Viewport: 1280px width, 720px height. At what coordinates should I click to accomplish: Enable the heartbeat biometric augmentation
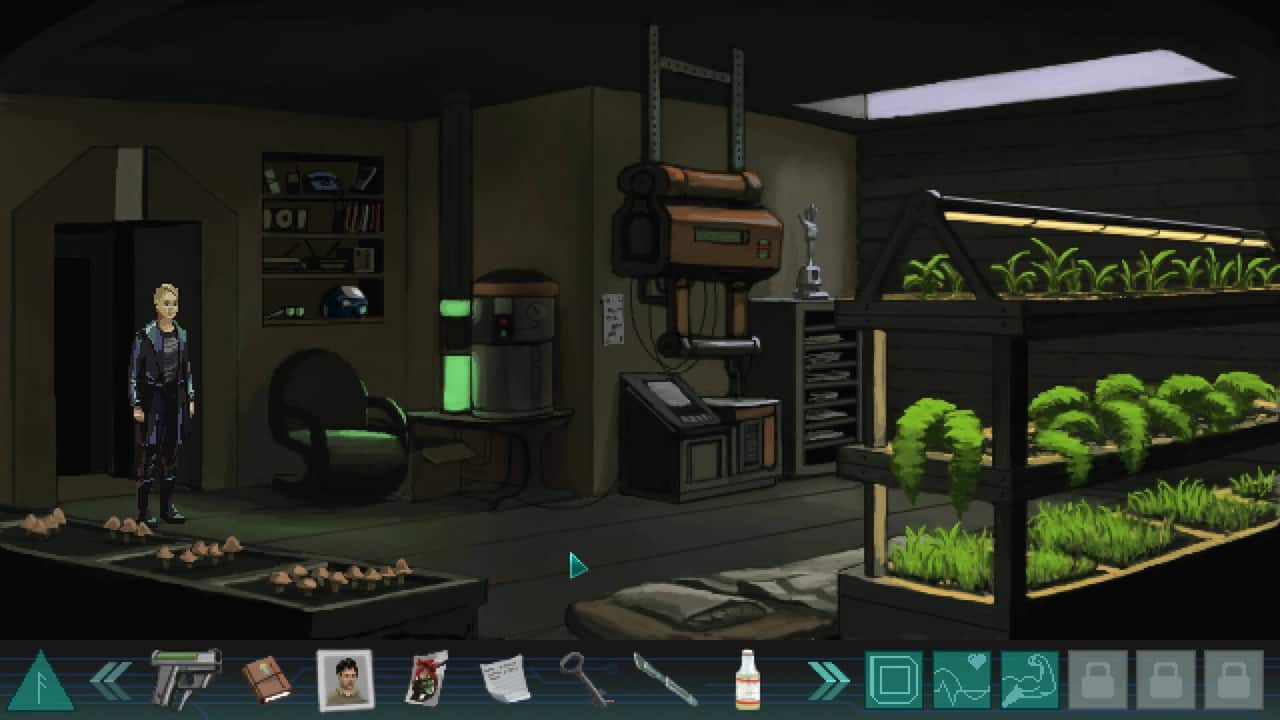(963, 680)
